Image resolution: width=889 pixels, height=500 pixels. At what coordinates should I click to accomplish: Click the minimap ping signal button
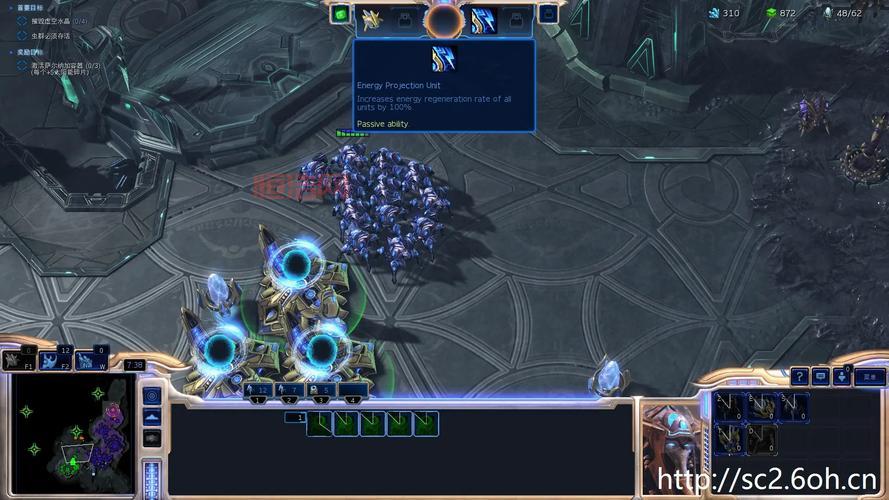152,394
